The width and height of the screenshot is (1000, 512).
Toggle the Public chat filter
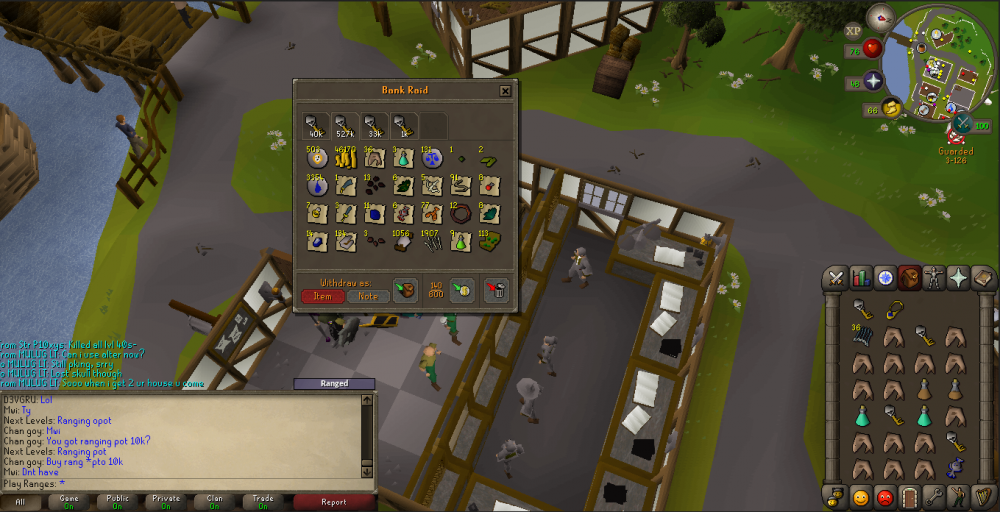click(x=117, y=502)
